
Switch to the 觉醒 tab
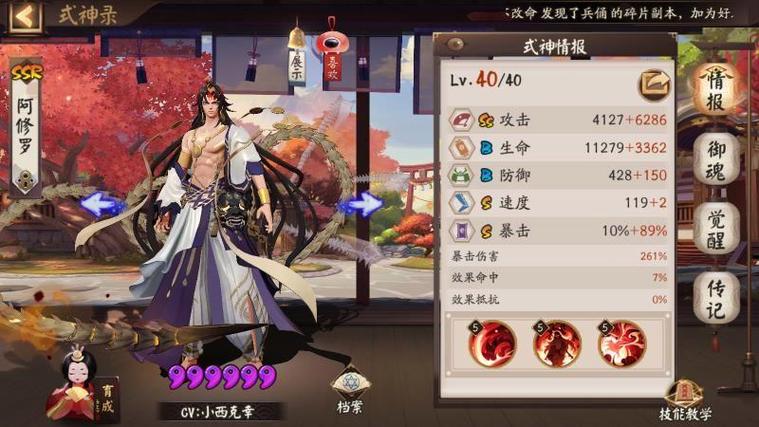click(716, 229)
